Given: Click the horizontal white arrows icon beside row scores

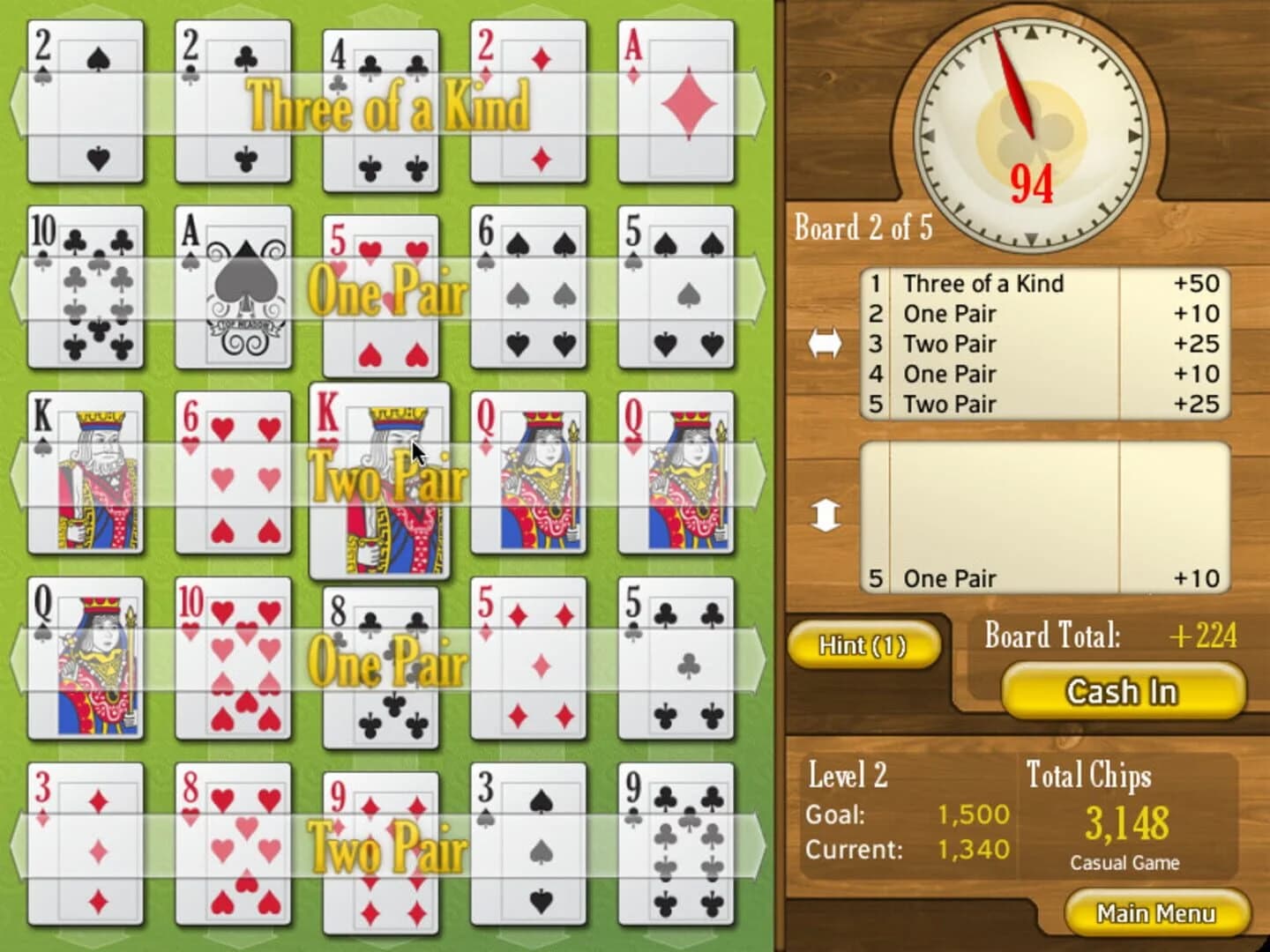Looking at the screenshot, I should 827,344.
